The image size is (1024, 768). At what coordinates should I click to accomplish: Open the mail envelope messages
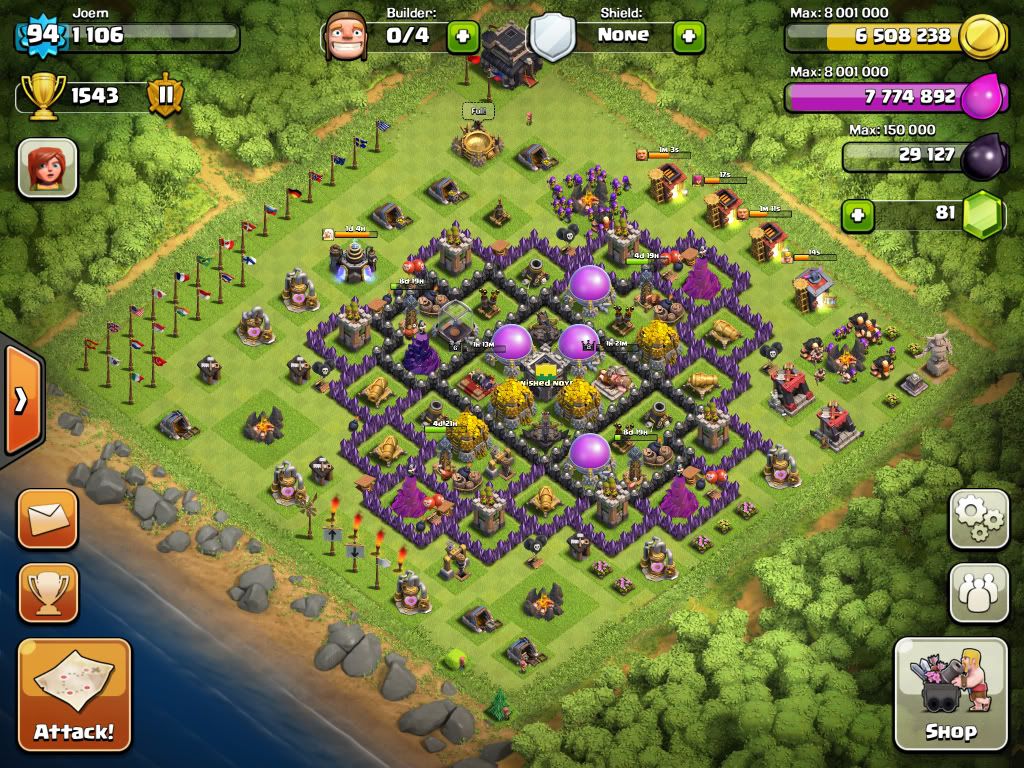(47, 518)
